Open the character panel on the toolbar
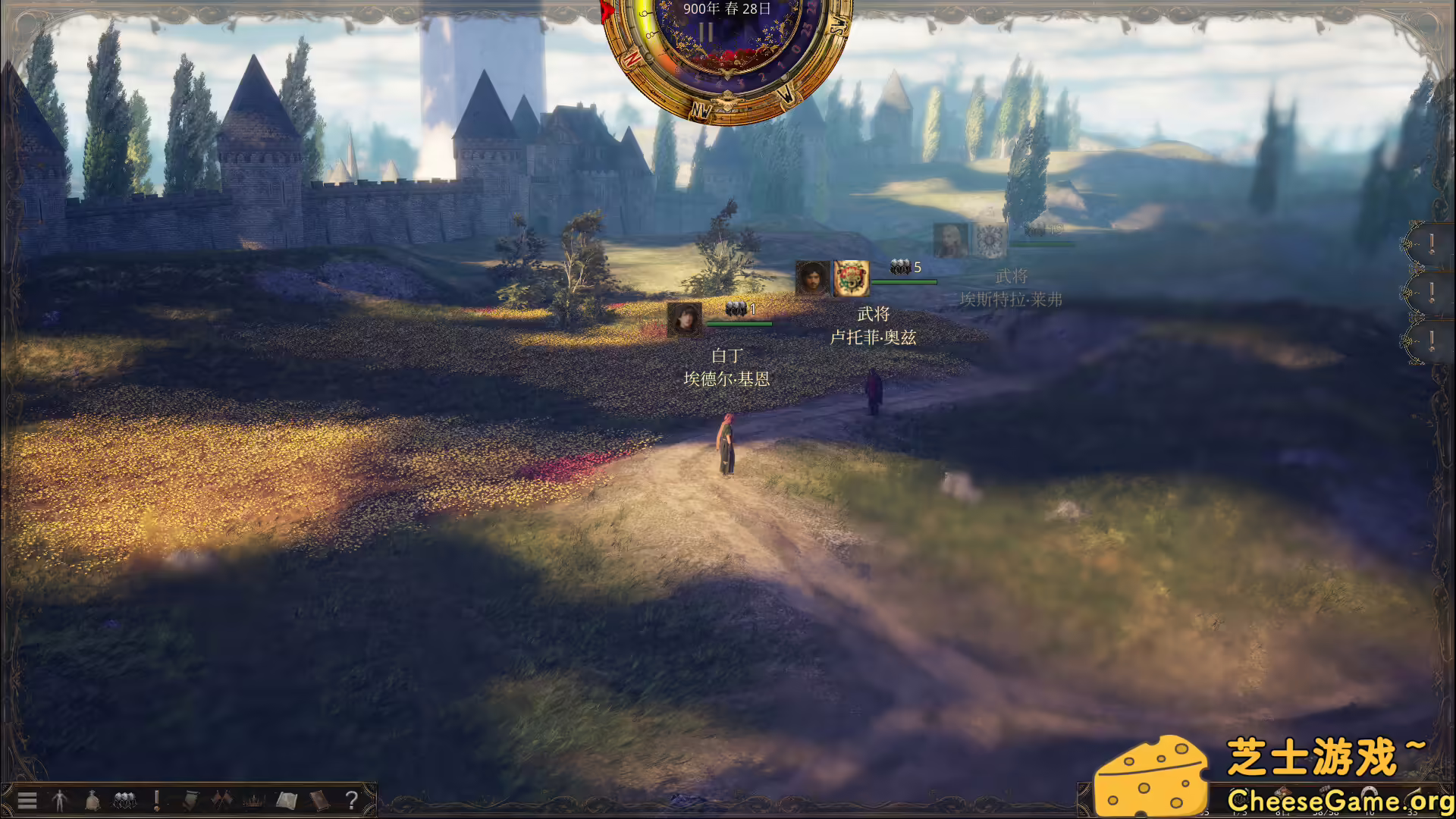This screenshot has height=819, width=1456. pyautogui.click(x=59, y=800)
